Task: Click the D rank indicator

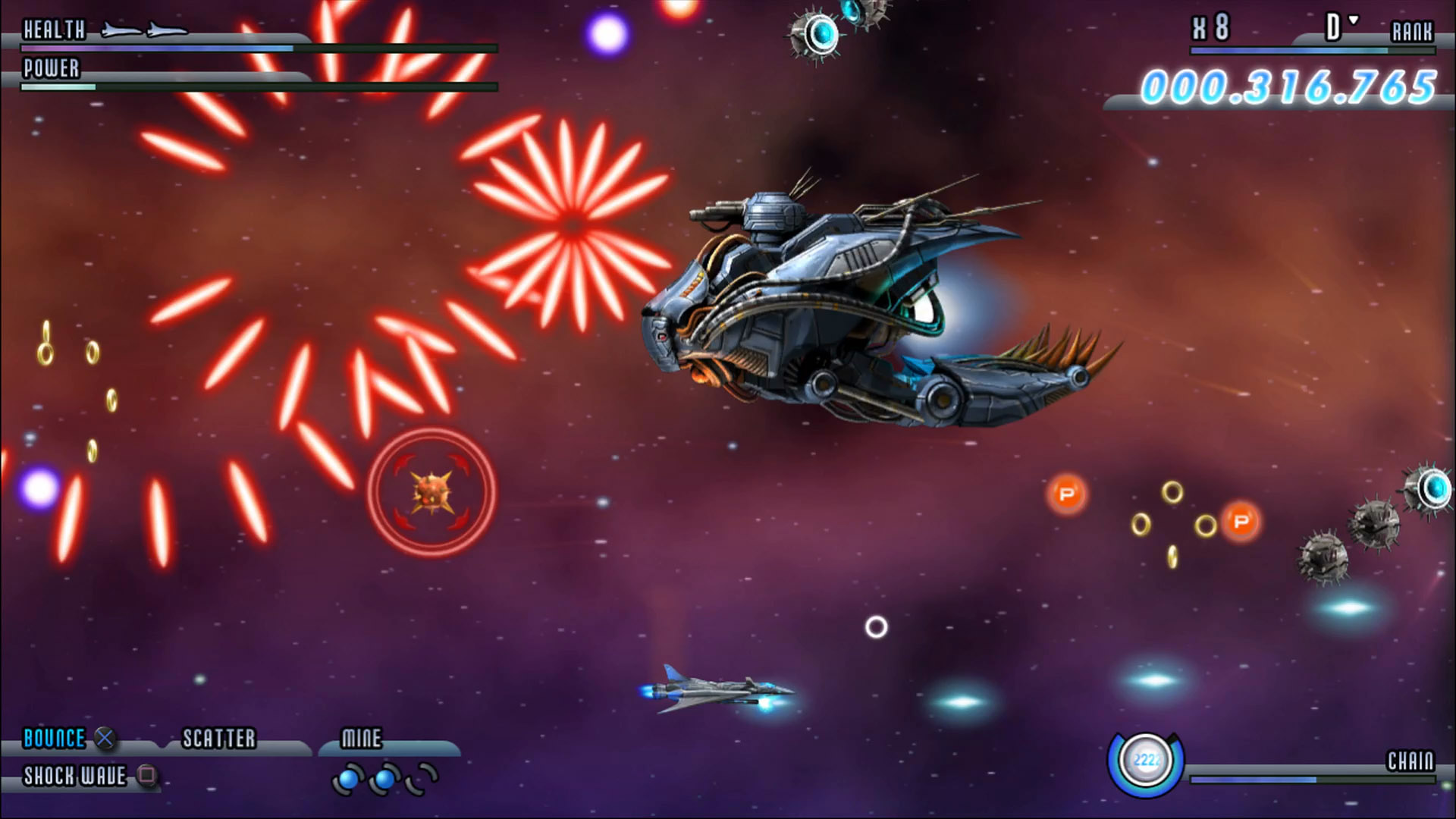Action: coord(1334,27)
